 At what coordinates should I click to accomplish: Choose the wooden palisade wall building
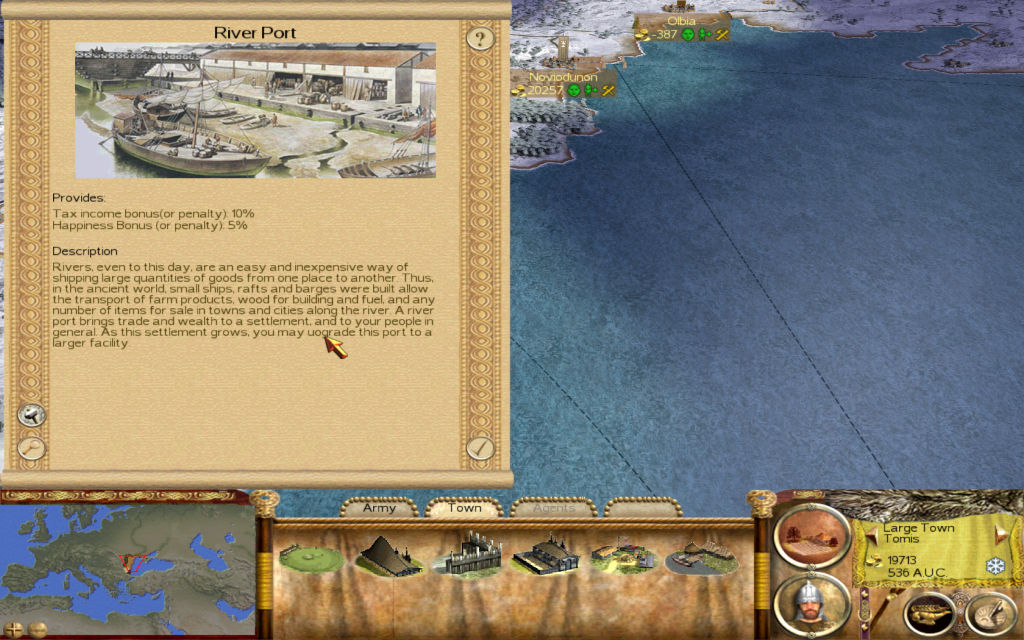pos(466,555)
